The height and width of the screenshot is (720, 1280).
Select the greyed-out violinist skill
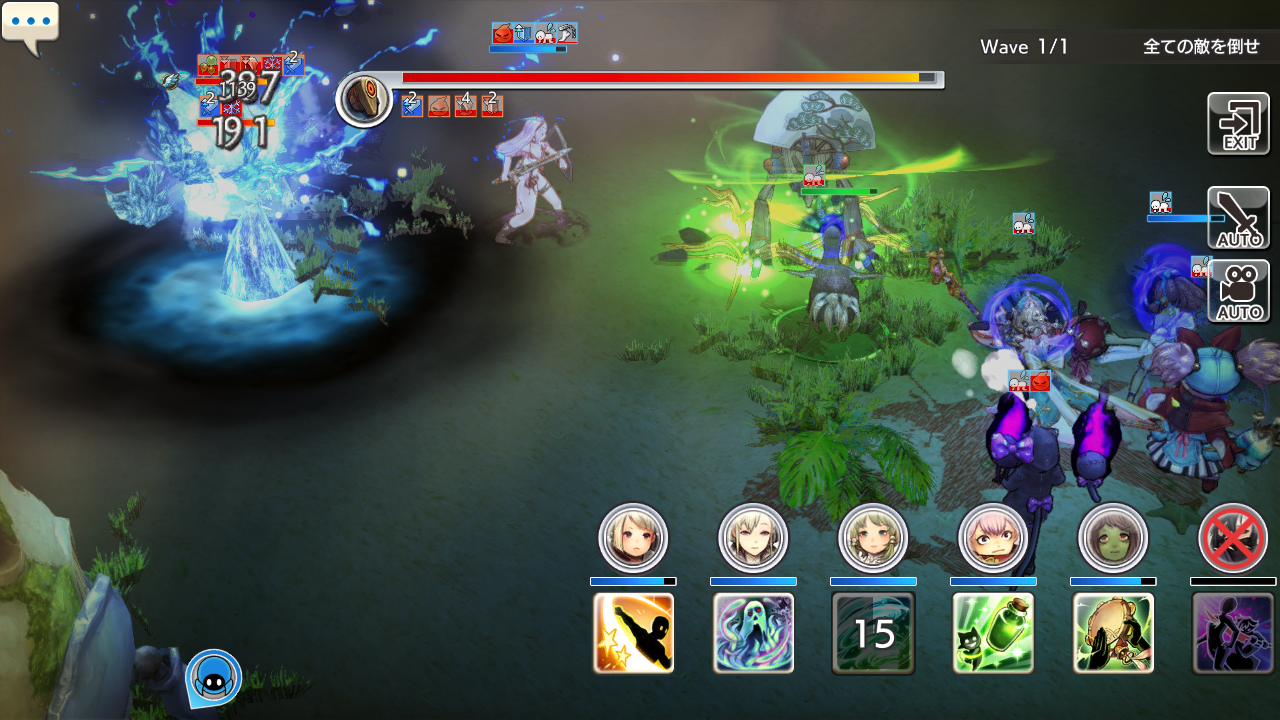click(x=1233, y=633)
